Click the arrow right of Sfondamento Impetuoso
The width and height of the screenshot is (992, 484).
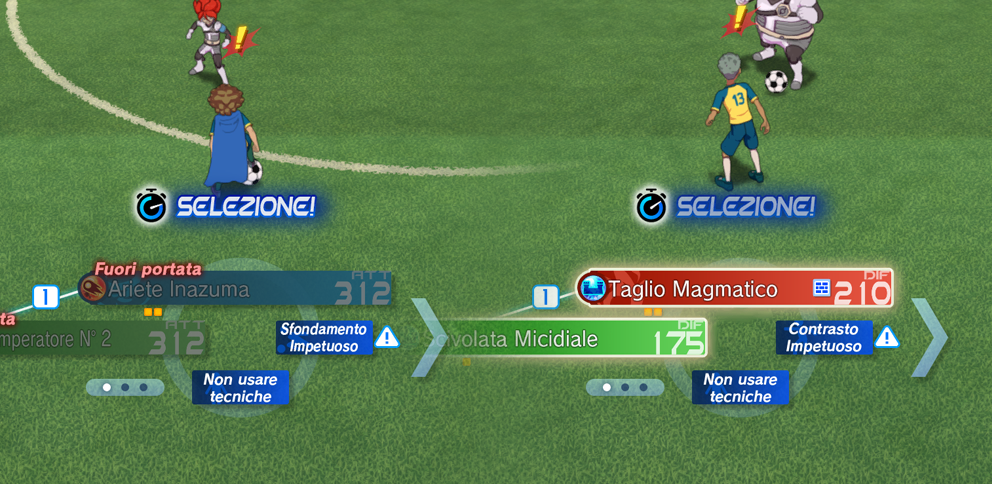tap(429, 338)
